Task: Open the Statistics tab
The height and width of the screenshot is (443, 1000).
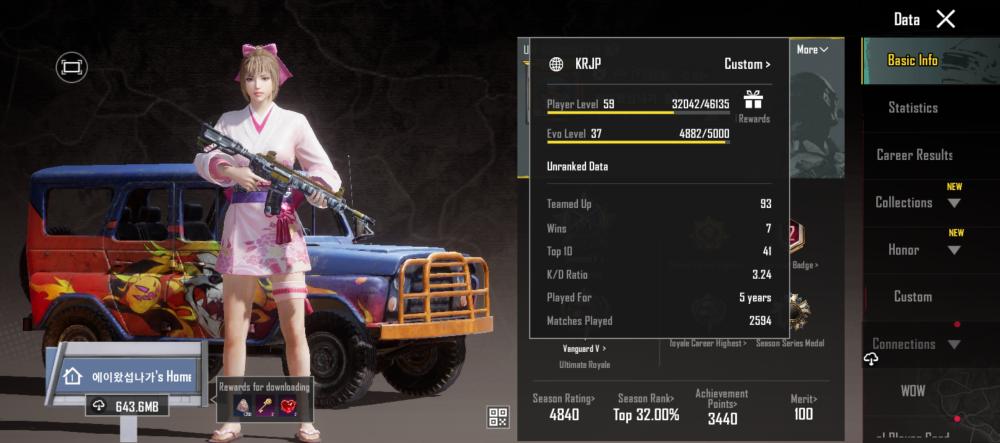Action: [912, 108]
